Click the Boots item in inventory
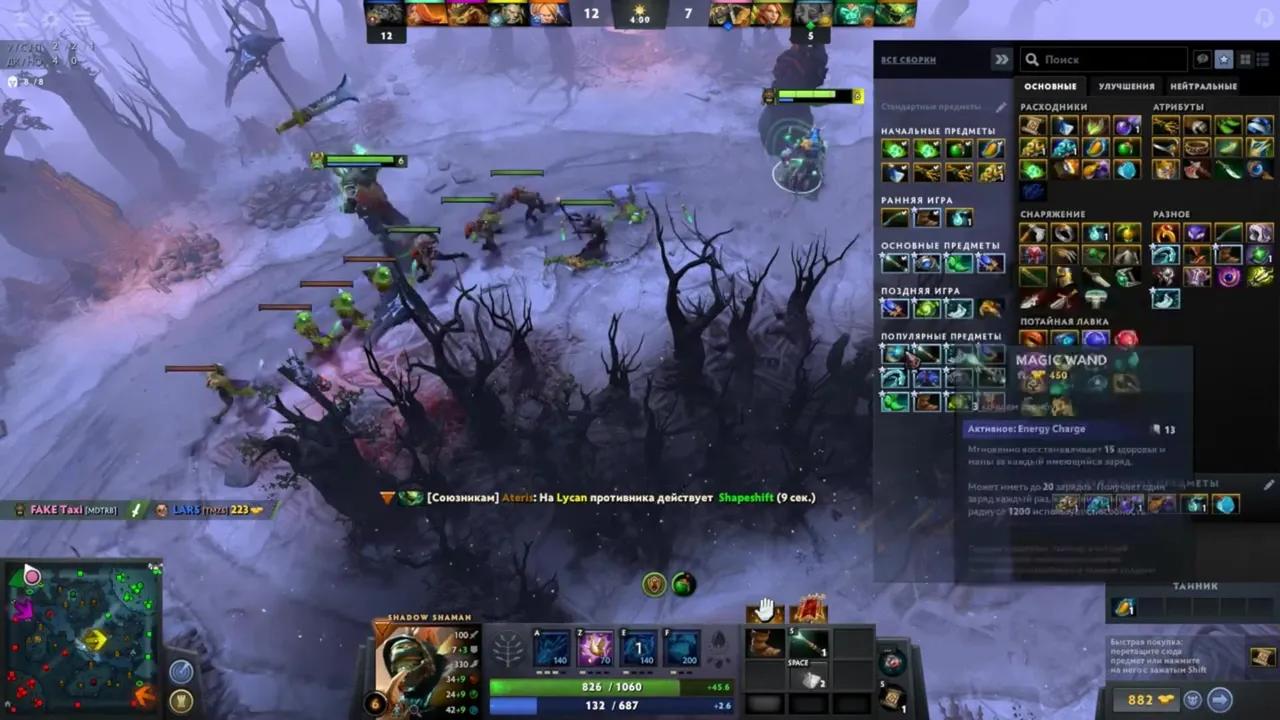 (x=763, y=642)
